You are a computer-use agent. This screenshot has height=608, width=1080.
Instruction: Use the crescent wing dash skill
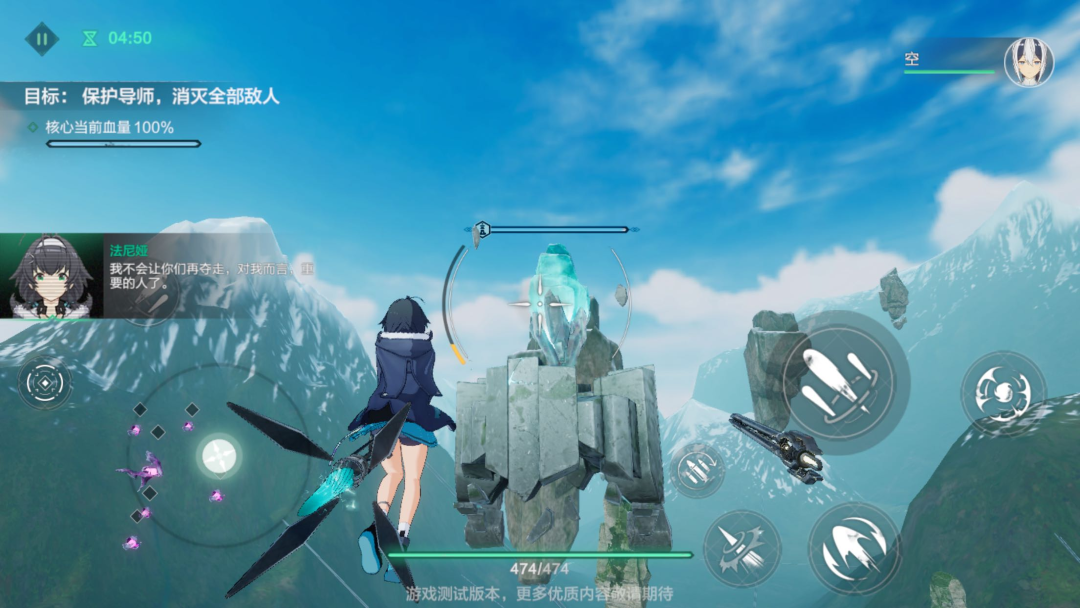[x=854, y=547]
